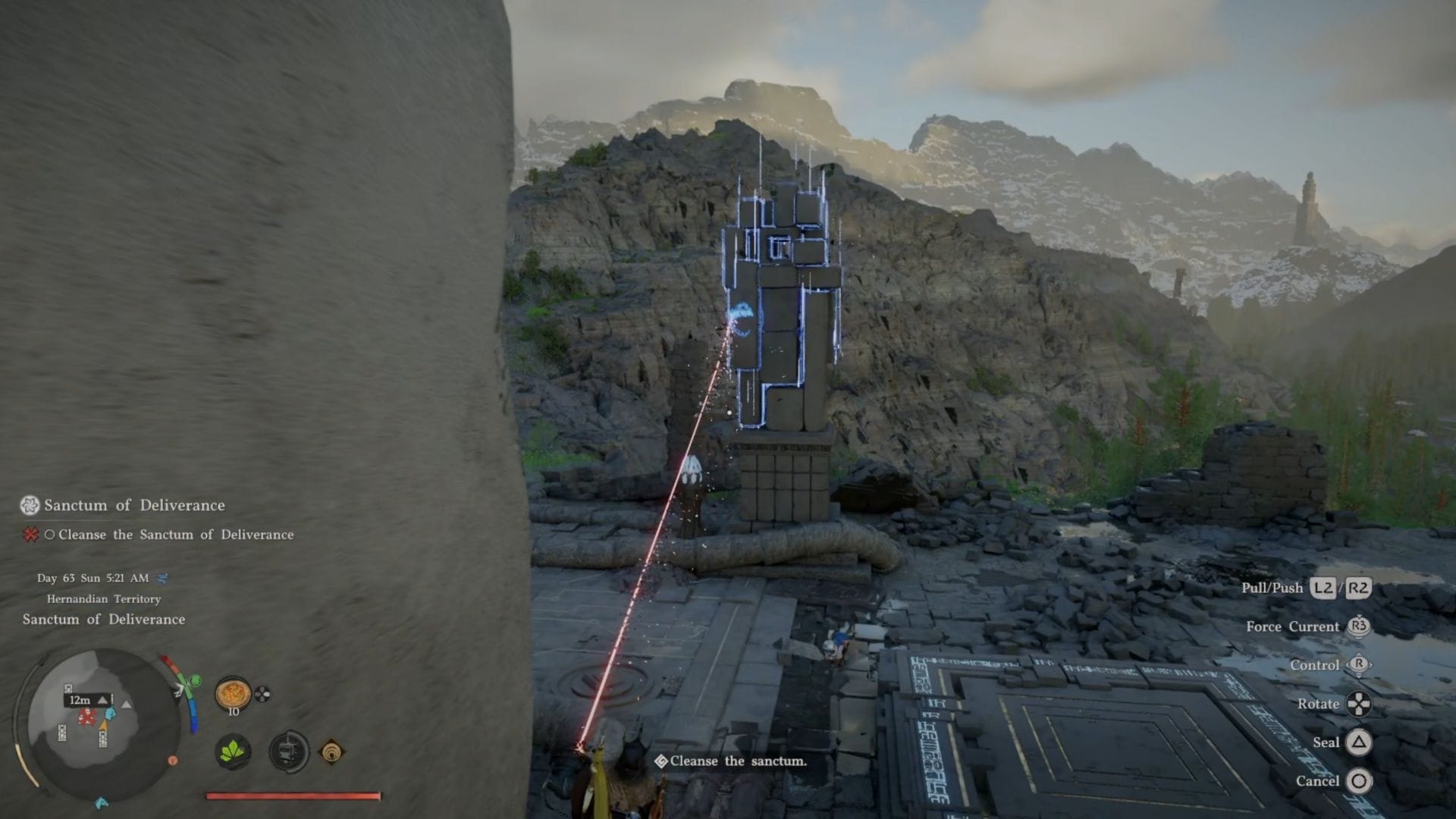
Task: Select the food dish quick slot
Action: (233, 693)
